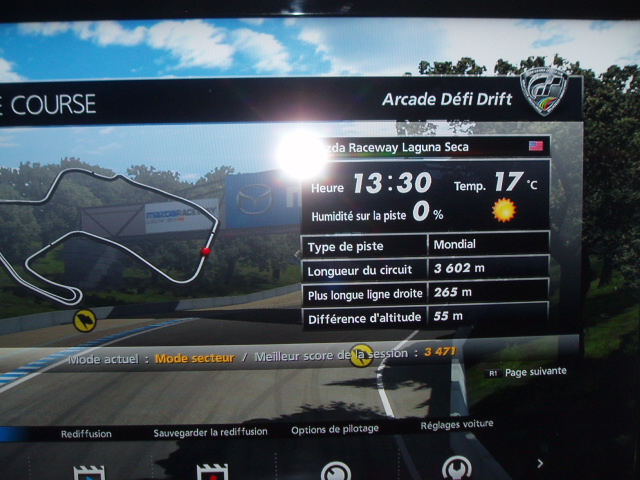This screenshot has height=480, width=640.
Task: Show more menu items with right arrow
Action: [x=540, y=463]
